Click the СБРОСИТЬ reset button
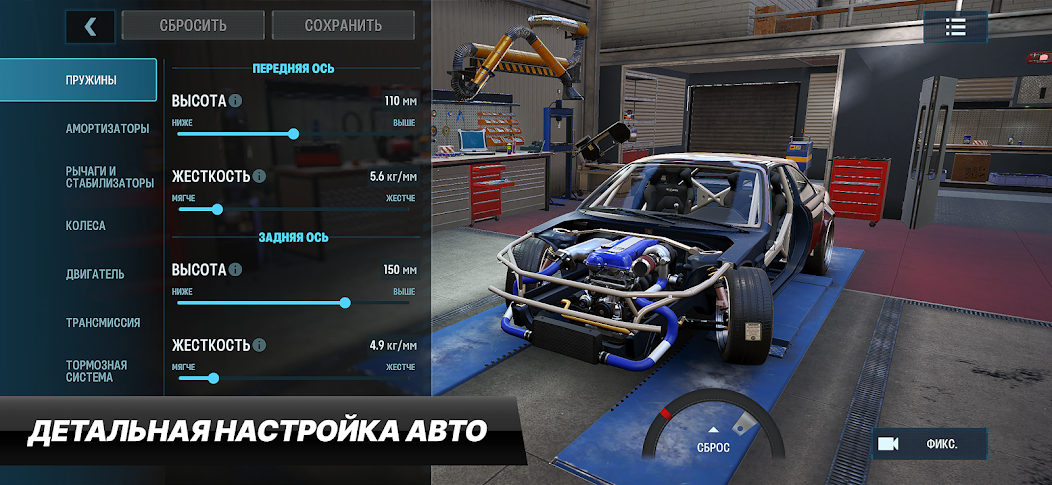The height and width of the screenshot is (485, 1052). [x=193, y=26]
